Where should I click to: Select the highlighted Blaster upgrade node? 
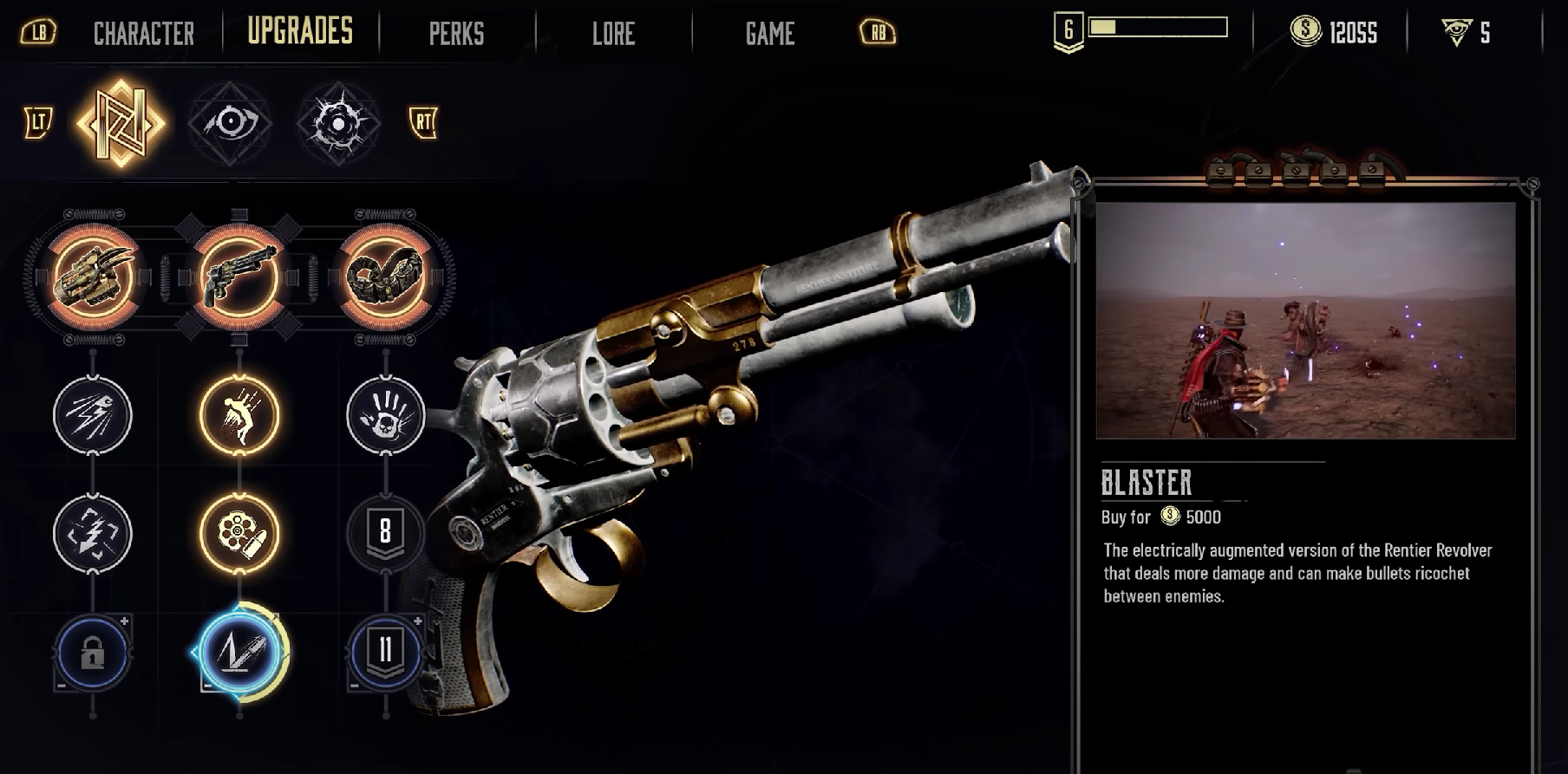239,653
